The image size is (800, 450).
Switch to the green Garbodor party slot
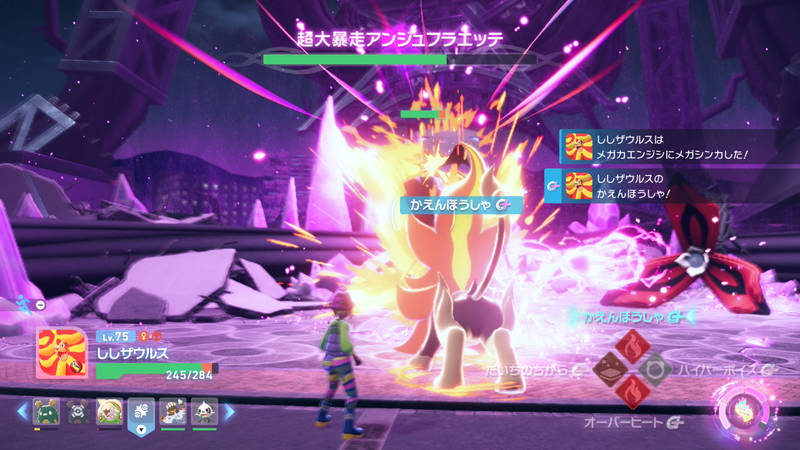(45, 410)
